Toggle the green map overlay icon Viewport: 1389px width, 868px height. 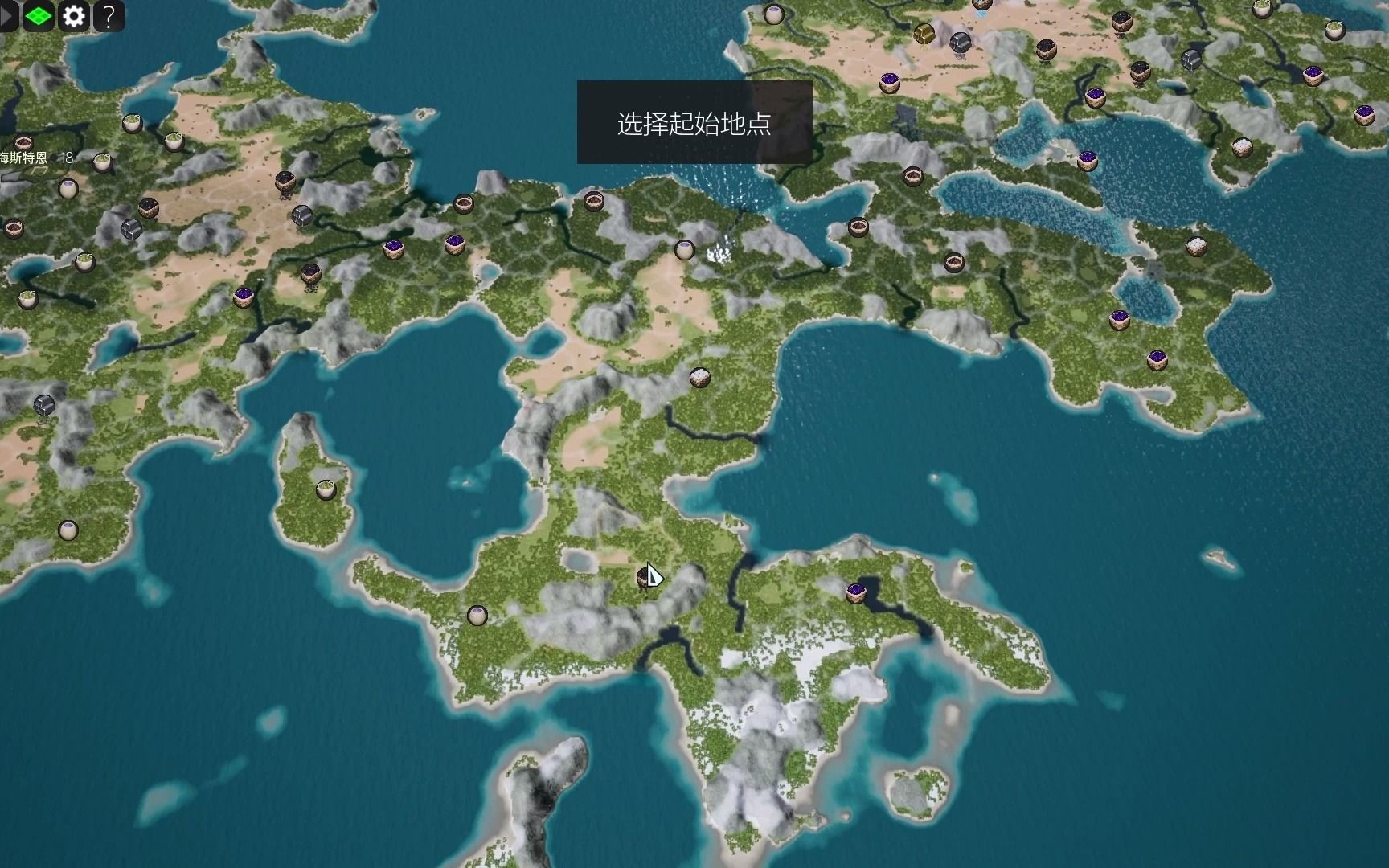(38, 16)
